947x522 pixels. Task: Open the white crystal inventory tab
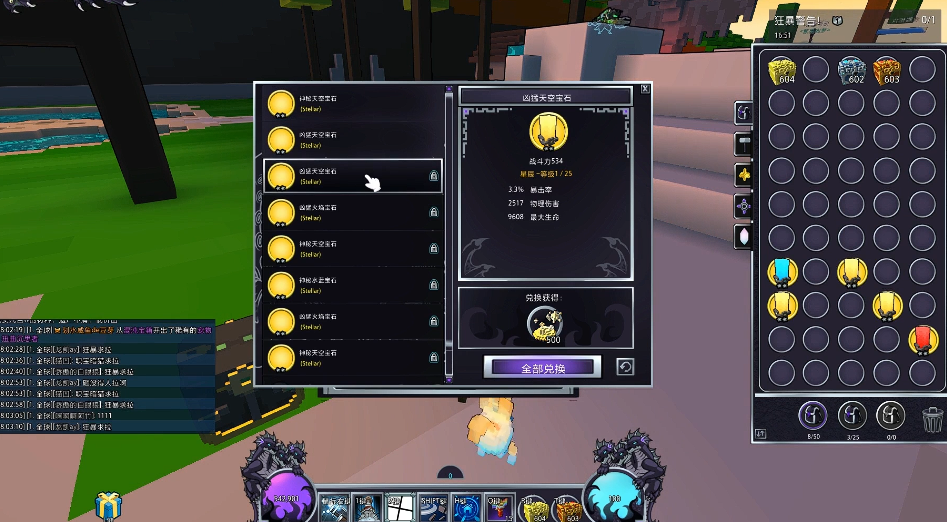click(743, 236)
